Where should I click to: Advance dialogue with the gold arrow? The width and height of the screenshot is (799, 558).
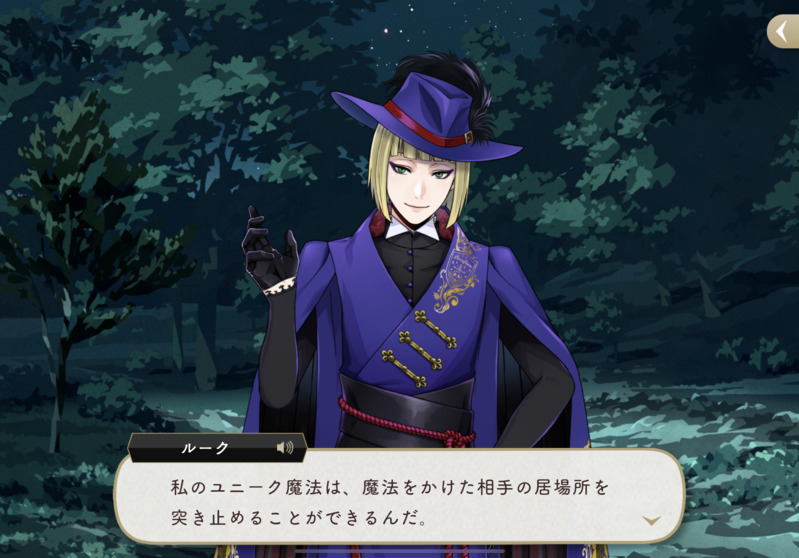(x=651, y=520)
